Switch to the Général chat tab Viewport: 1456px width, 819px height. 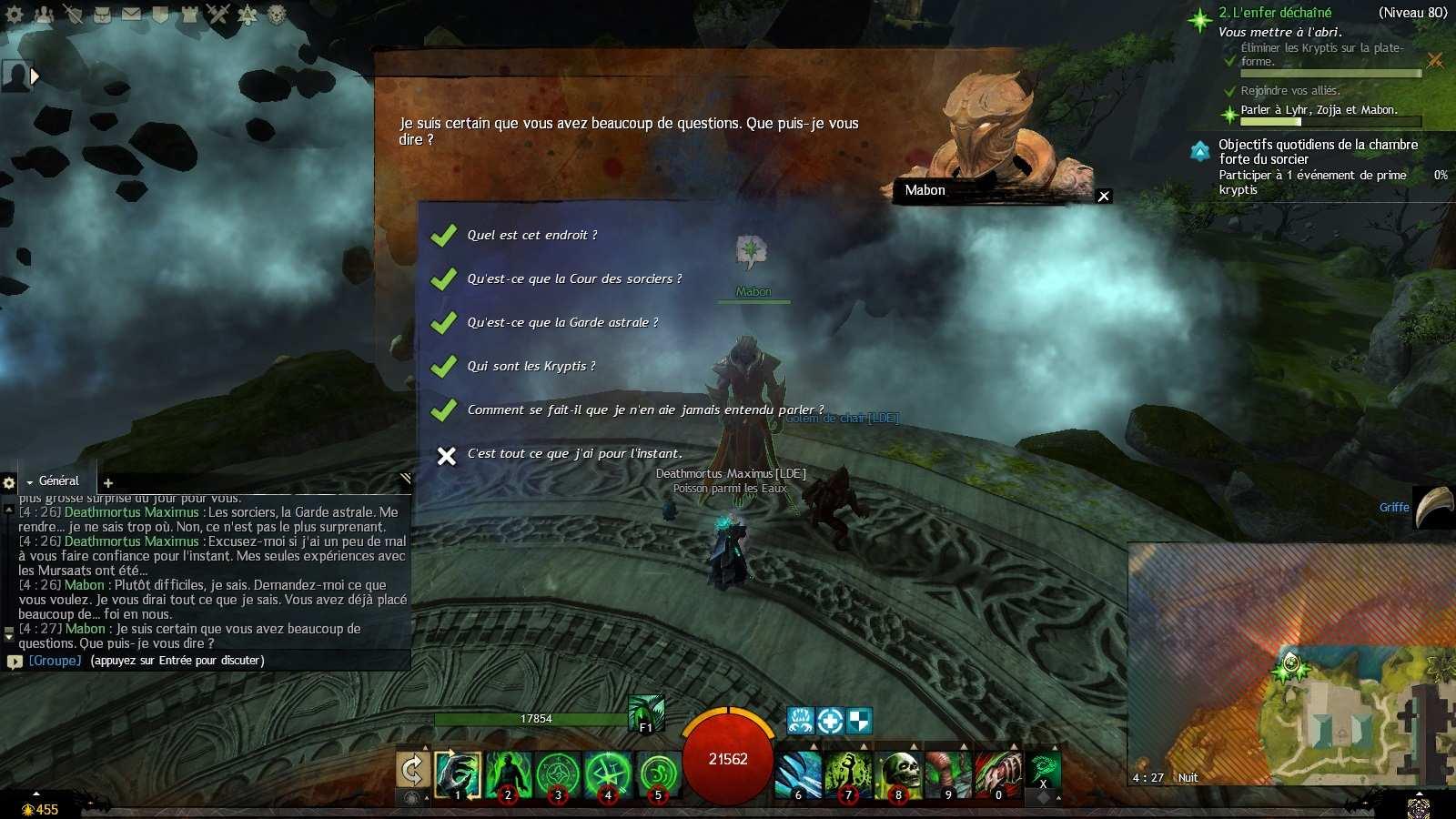pos(58,481)
